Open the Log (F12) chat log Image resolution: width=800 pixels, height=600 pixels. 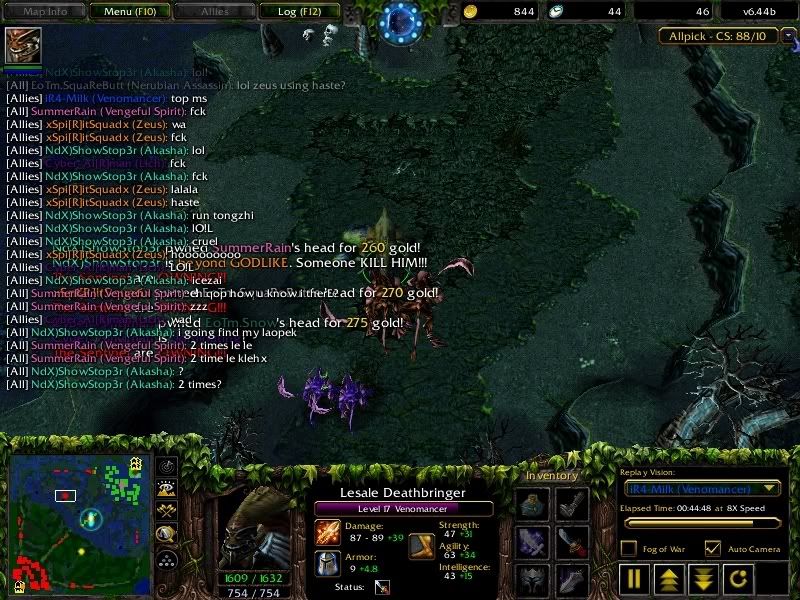tap(298, 11)
